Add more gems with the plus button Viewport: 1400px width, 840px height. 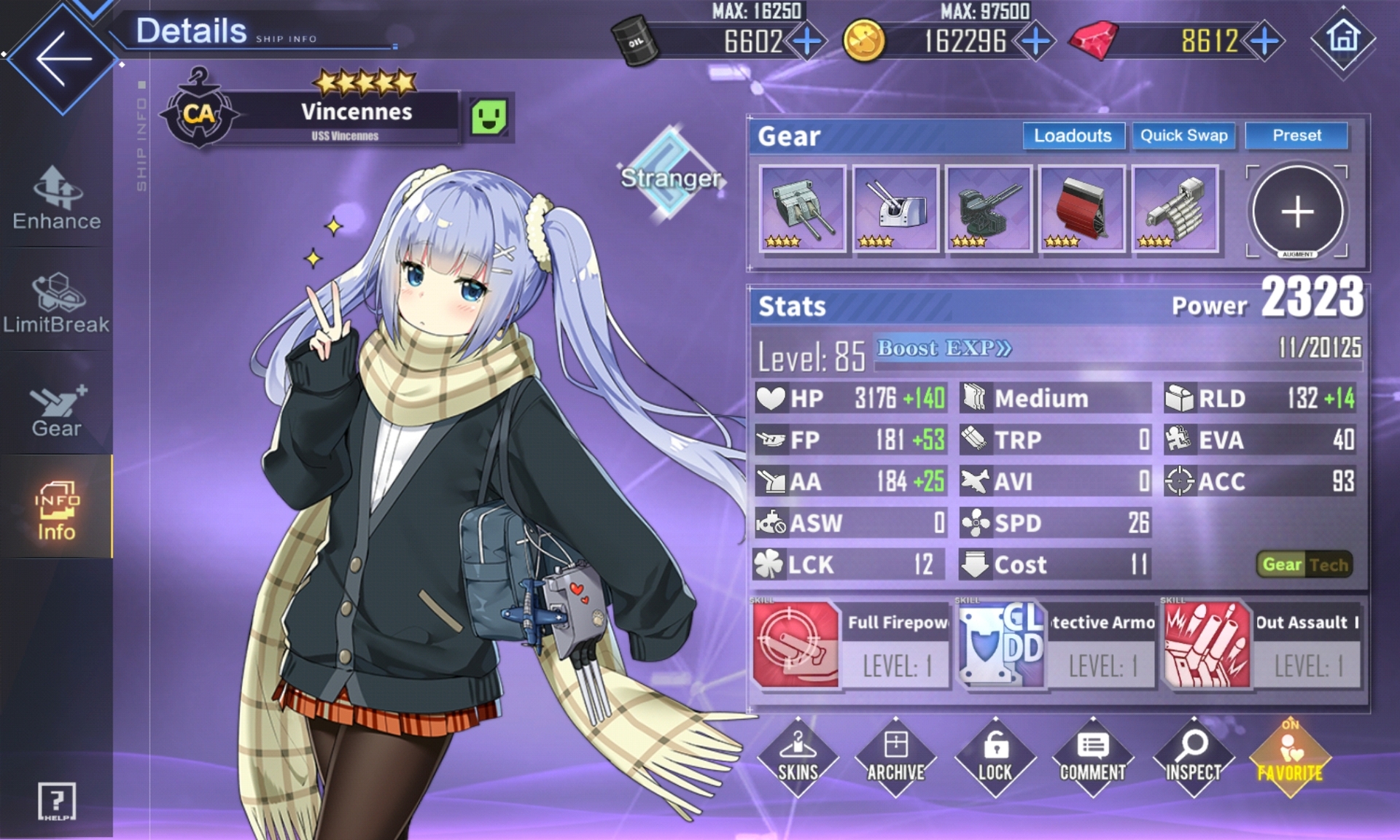tap(1265, 41)
